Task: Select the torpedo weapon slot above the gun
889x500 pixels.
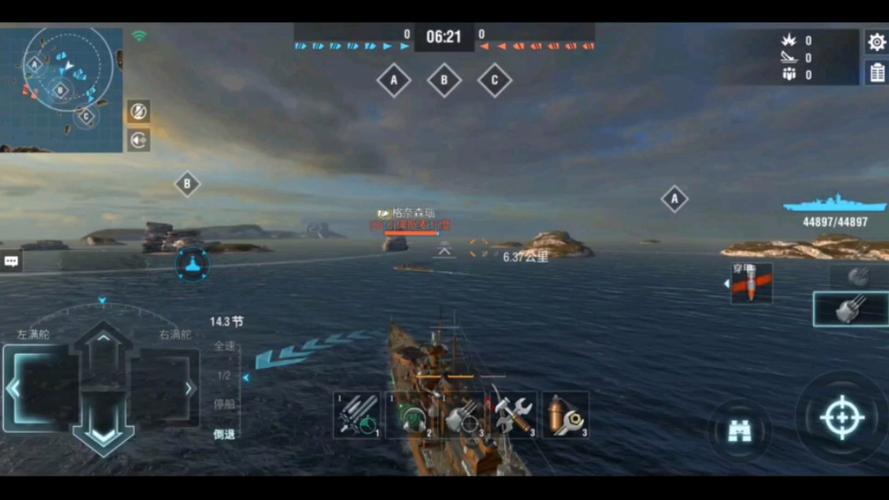Action: [856, 276]
